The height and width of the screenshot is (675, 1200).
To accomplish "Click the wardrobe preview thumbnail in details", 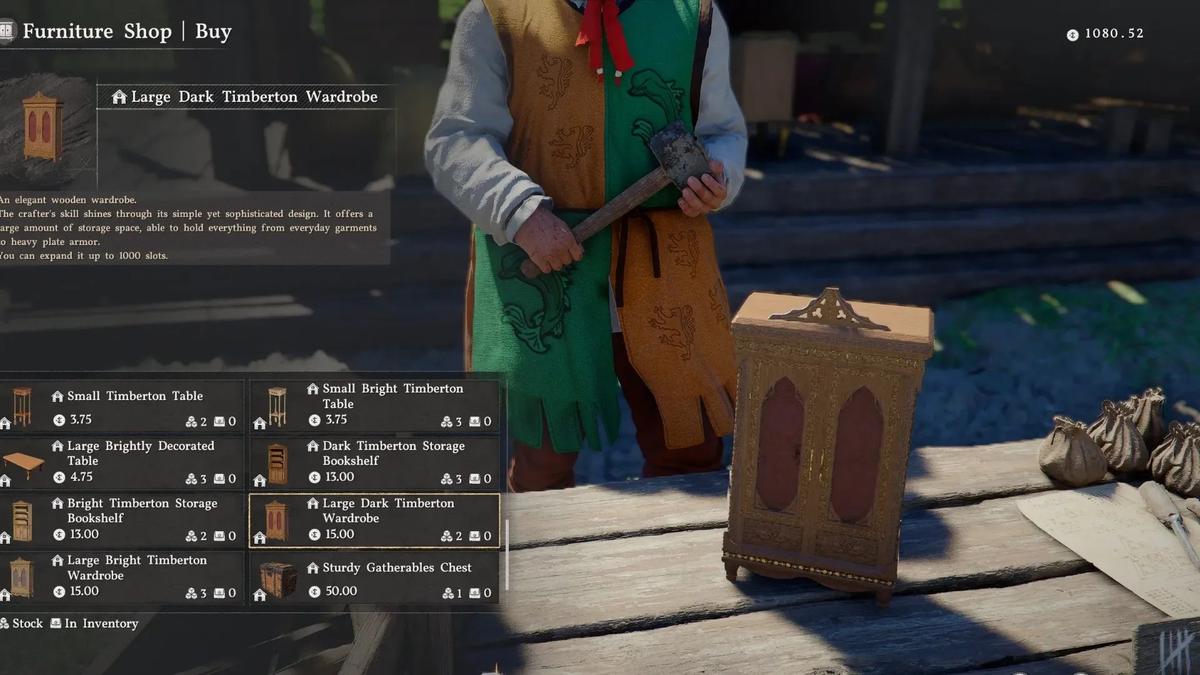I will [44, 126].
